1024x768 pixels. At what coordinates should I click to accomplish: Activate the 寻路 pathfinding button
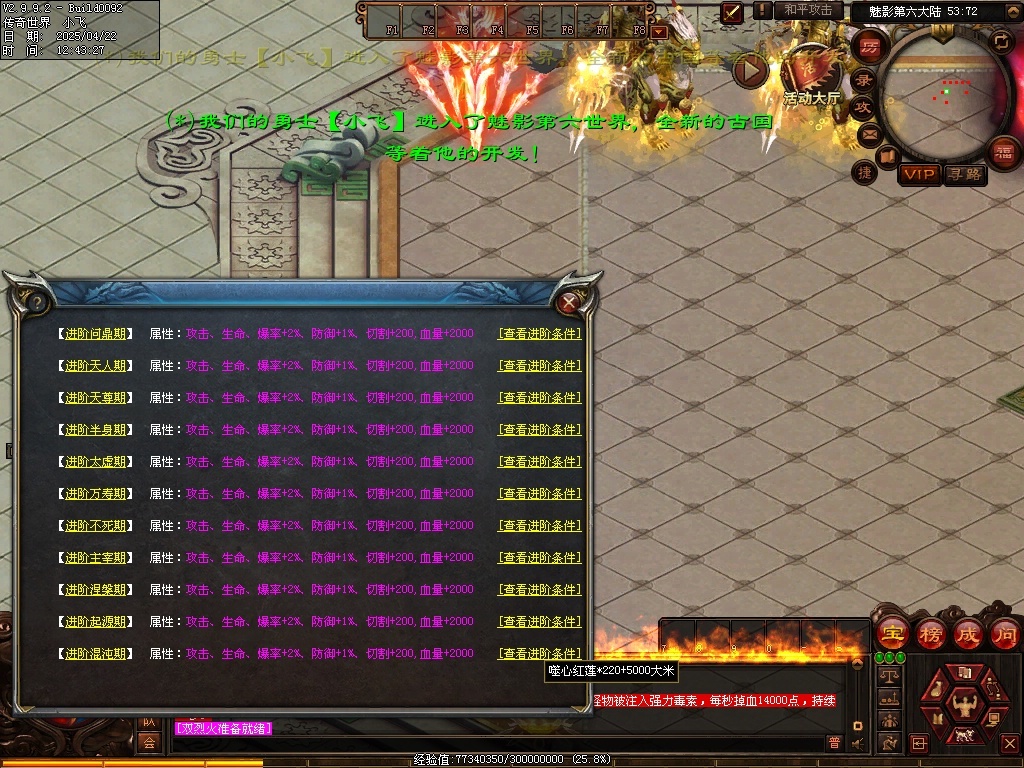point(965,175)
